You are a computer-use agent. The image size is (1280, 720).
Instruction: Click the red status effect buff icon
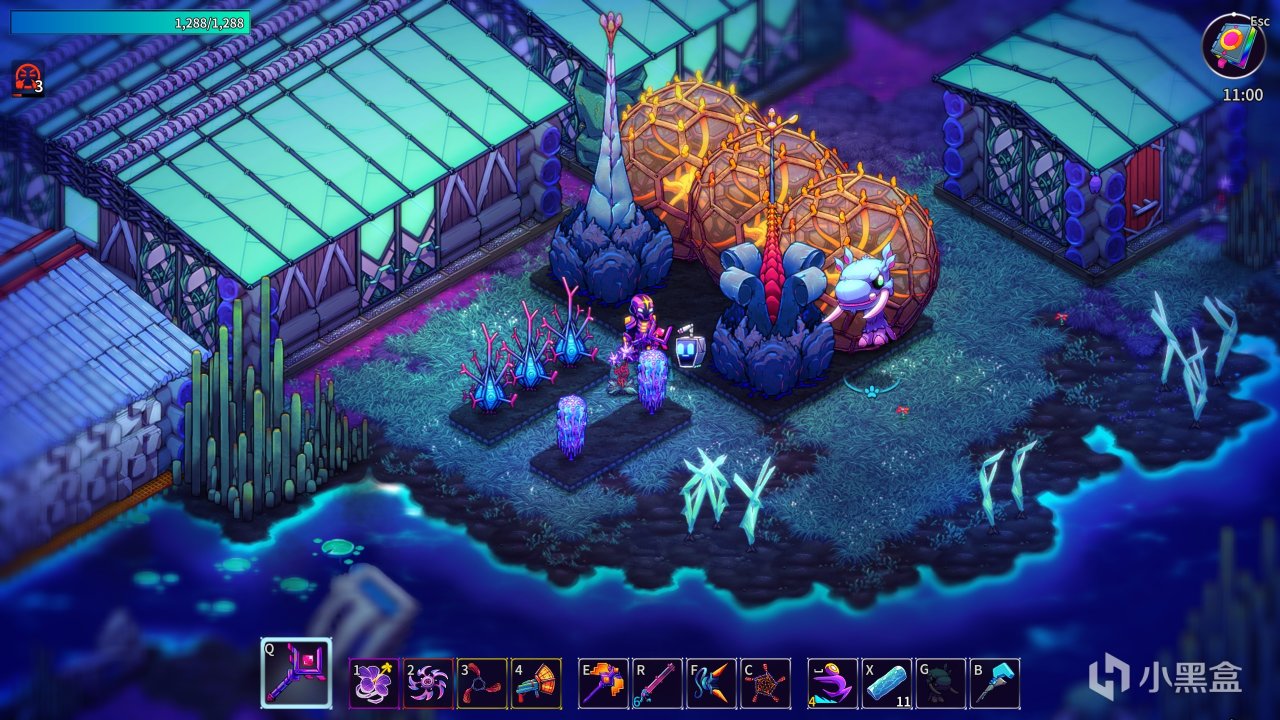[25, 78]
